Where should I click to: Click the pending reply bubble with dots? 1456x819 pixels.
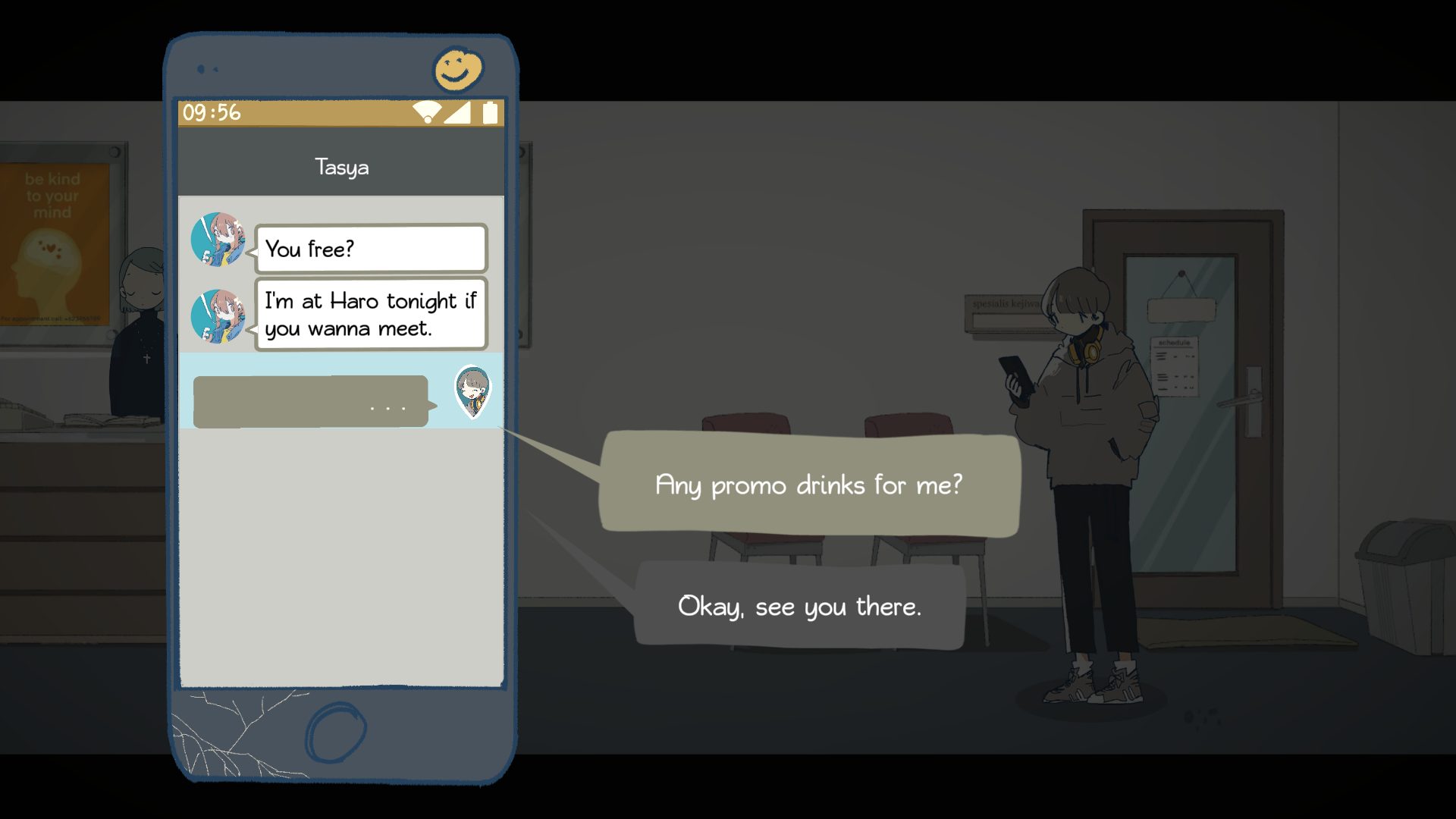pos(311,401)
